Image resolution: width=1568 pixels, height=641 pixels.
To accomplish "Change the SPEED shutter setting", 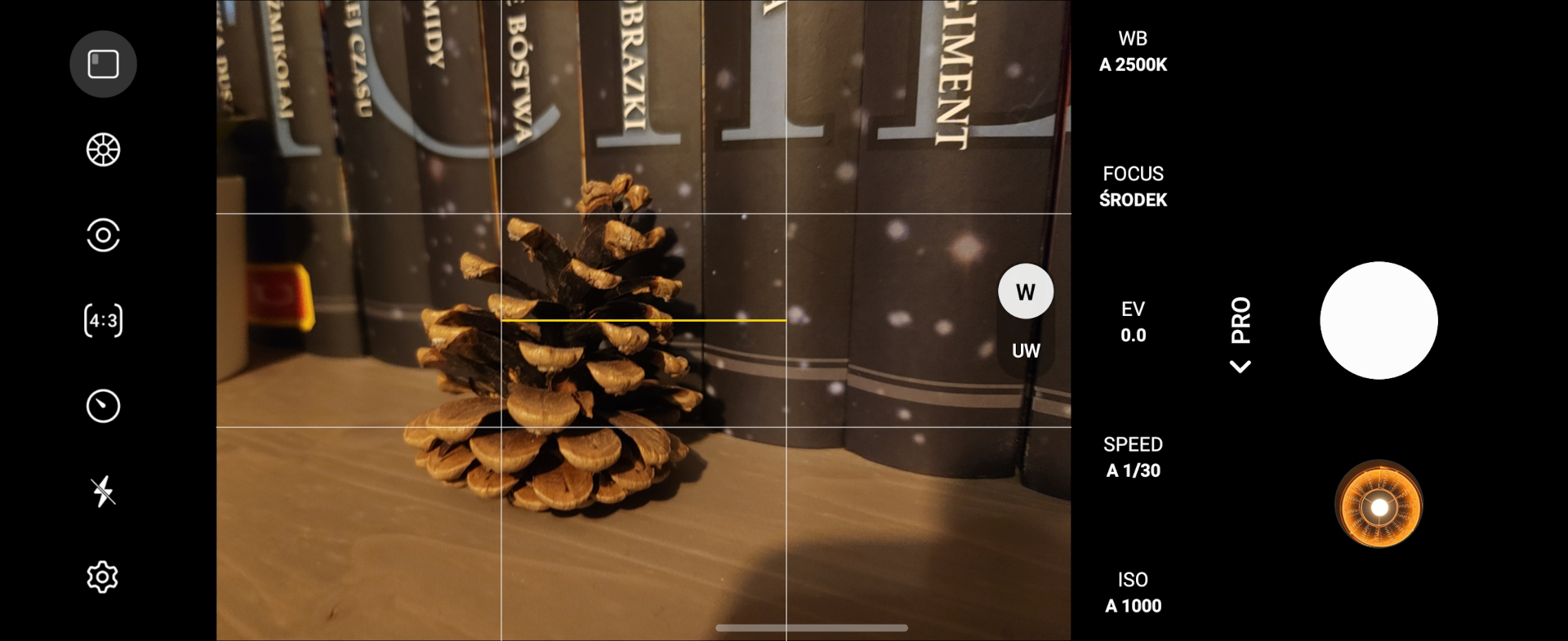I will pyautogui.click(x=1133, y=457).
